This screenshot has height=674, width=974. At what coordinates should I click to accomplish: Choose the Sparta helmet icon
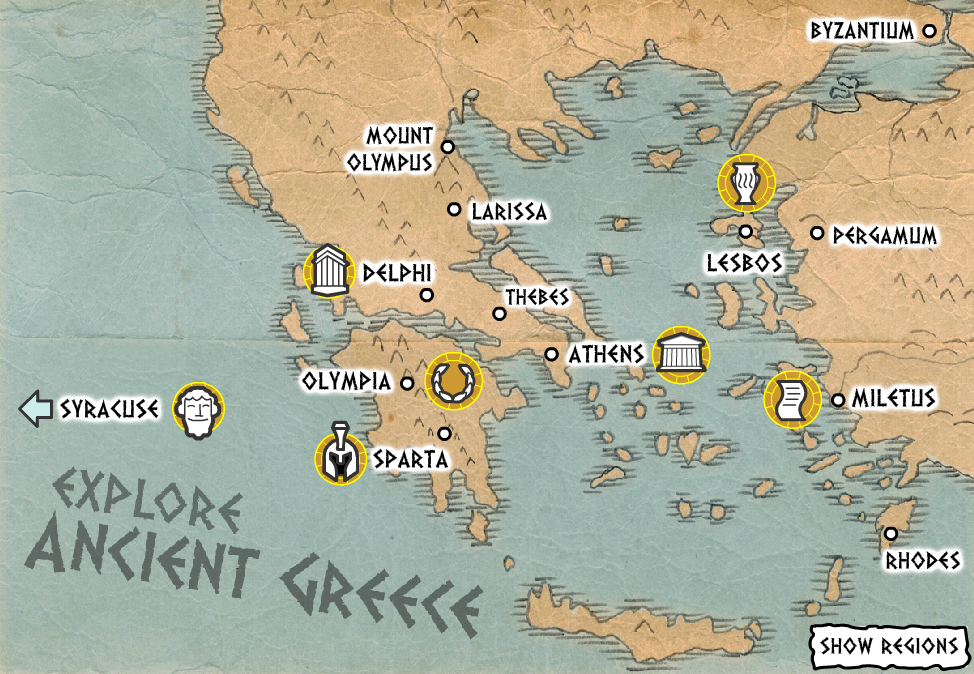click(340, 458)
